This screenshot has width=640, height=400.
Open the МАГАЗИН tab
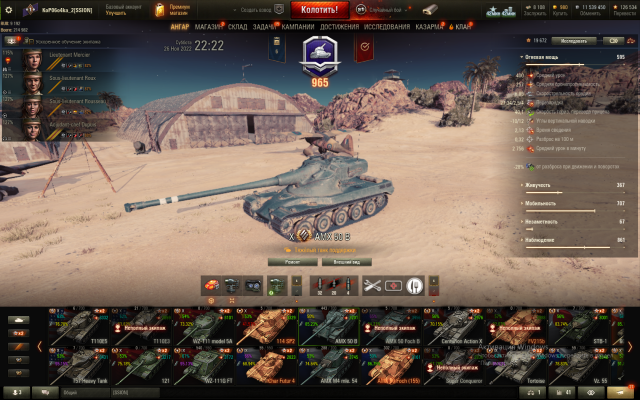point(209,27)
